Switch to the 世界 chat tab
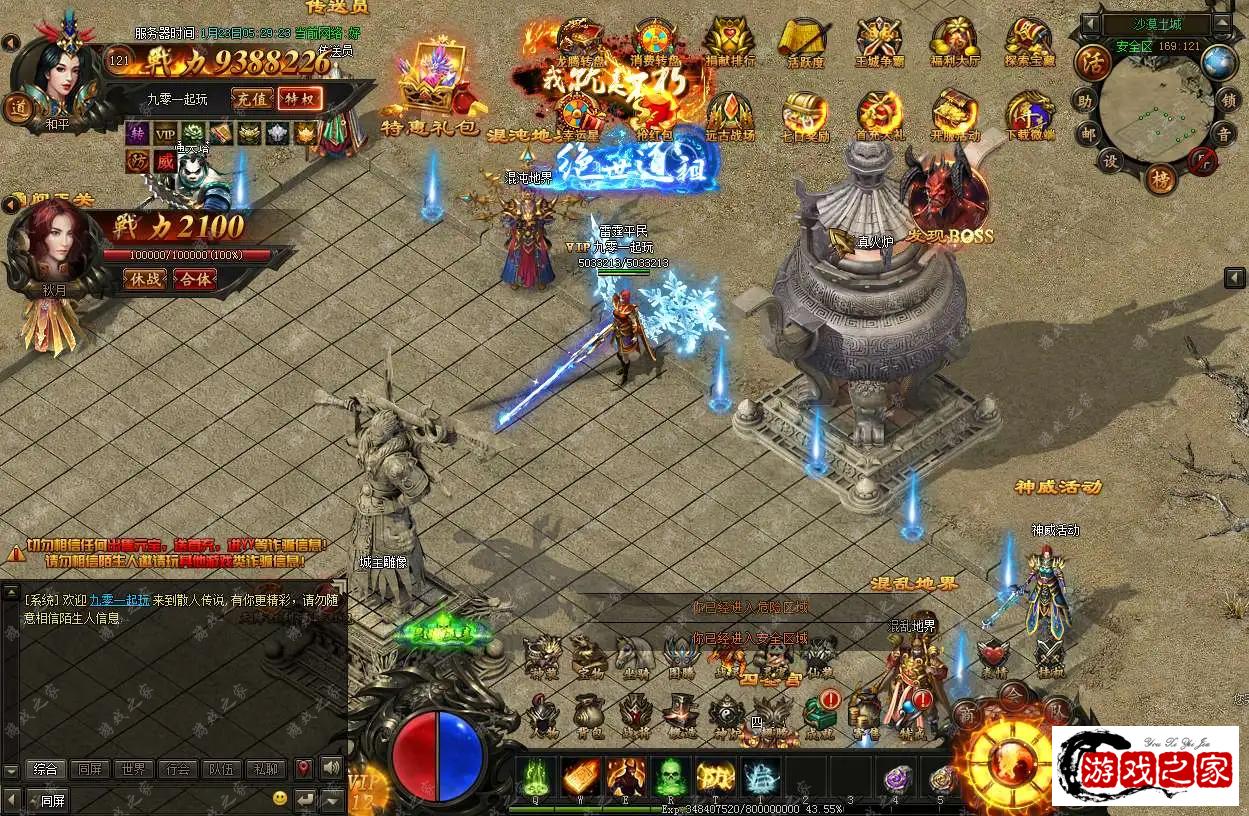The width and height of the screenshot is (1249, 816). [x=133, y=769]
